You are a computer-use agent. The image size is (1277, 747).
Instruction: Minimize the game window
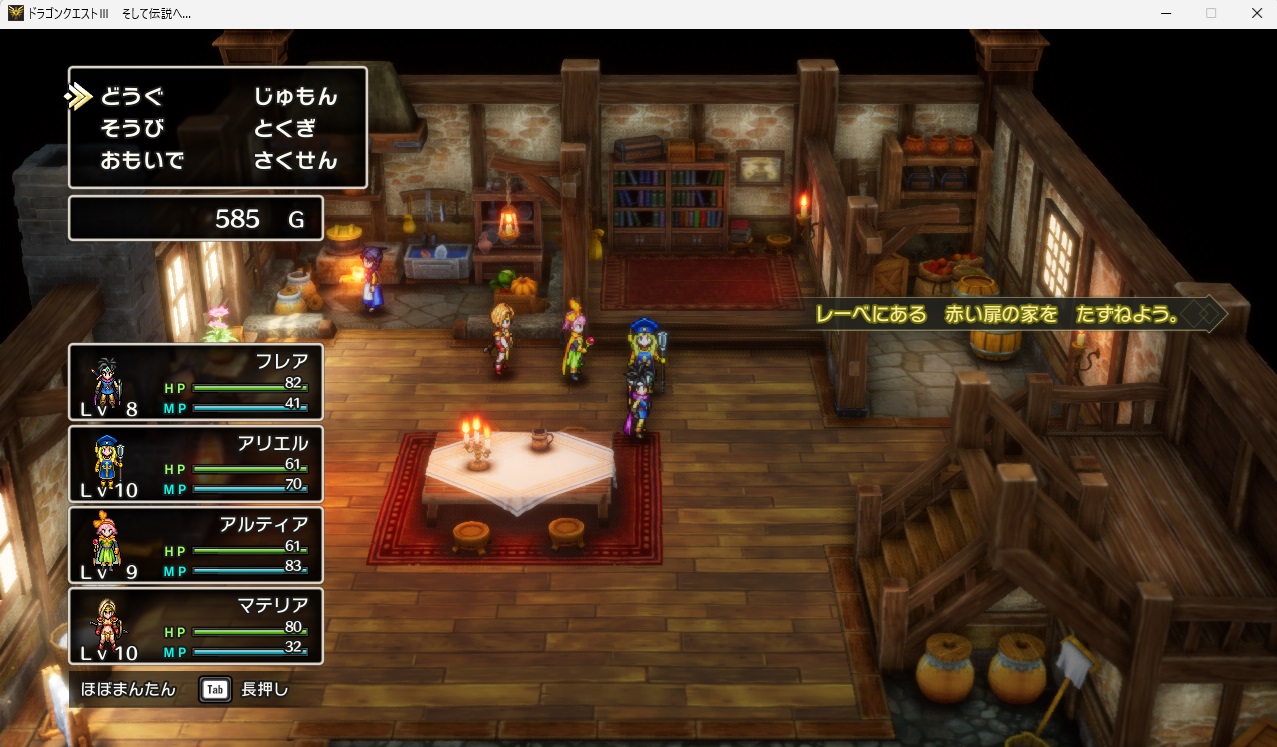[1166, 13]
